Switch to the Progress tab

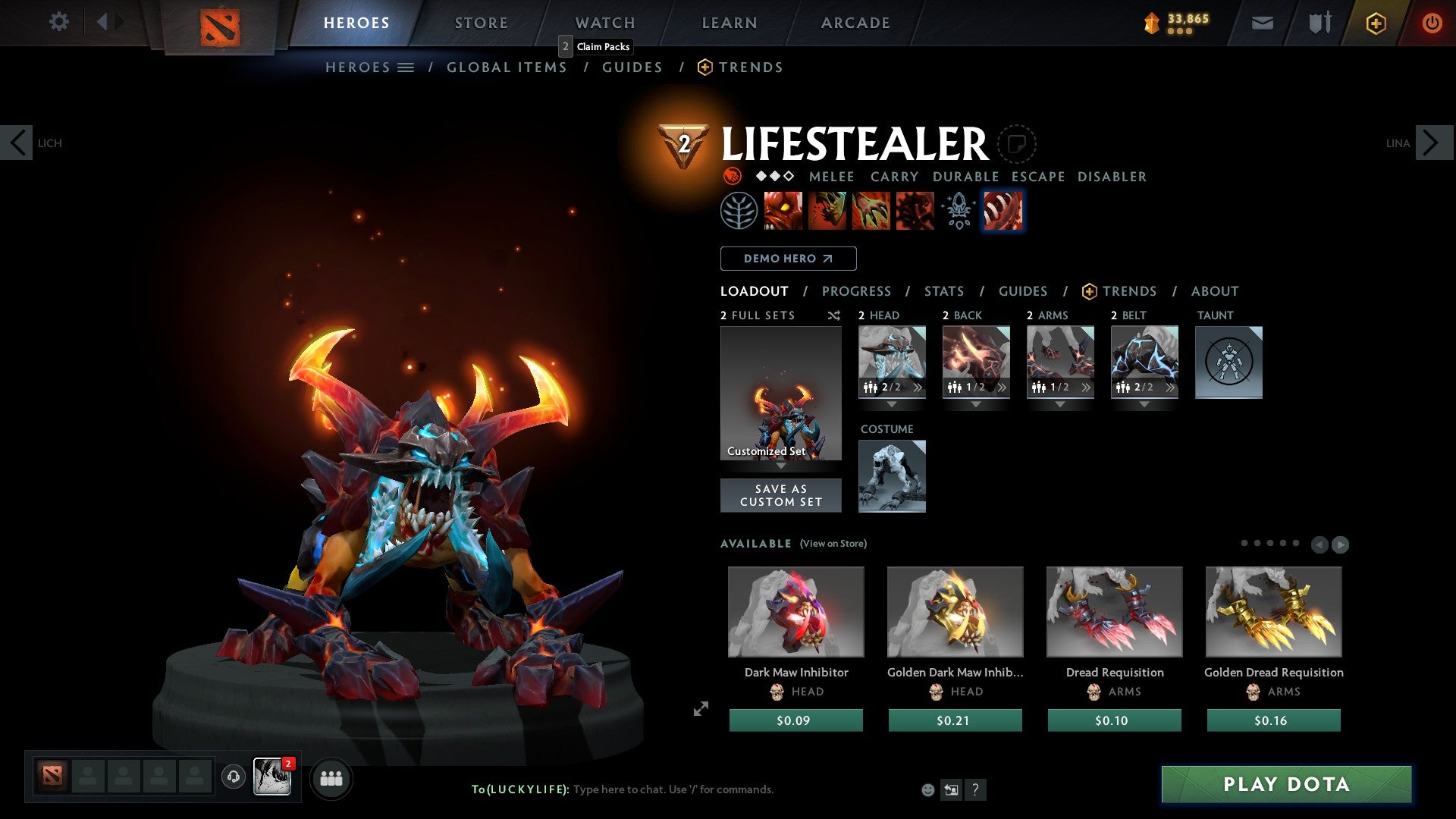(x=857, y=291)
